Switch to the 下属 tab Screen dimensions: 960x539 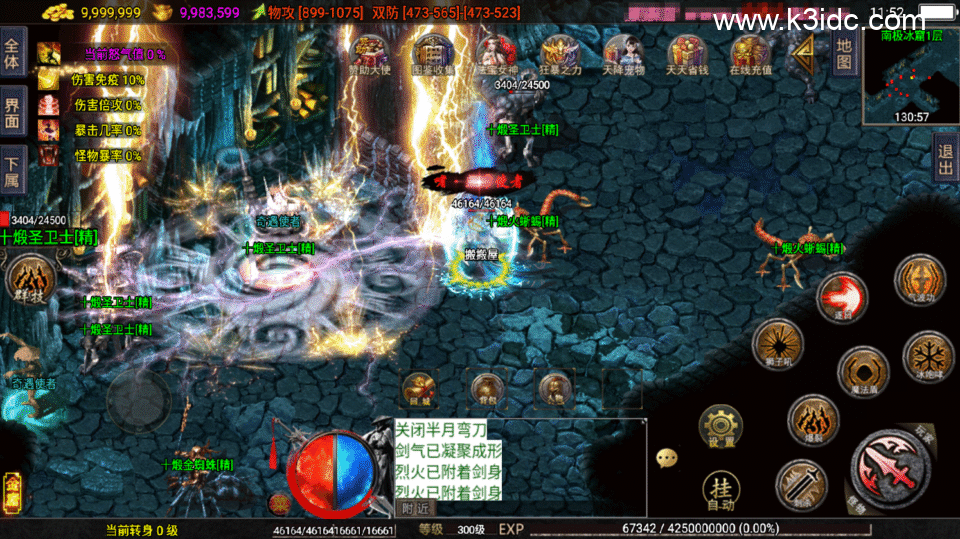pos(12,169)
